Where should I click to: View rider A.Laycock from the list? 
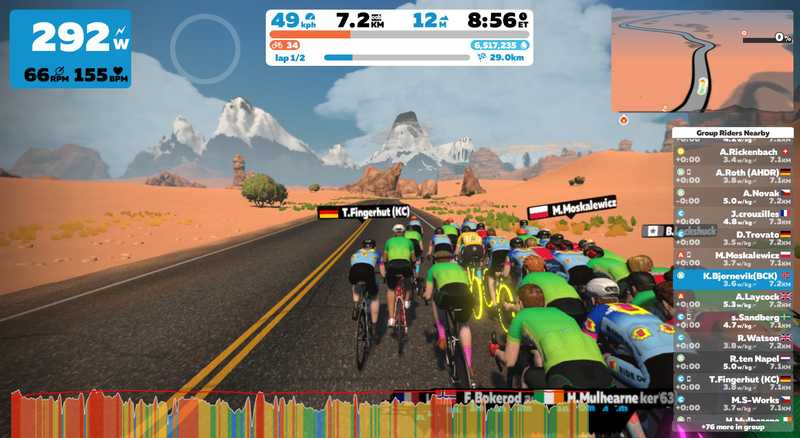(x=735, y=300)
